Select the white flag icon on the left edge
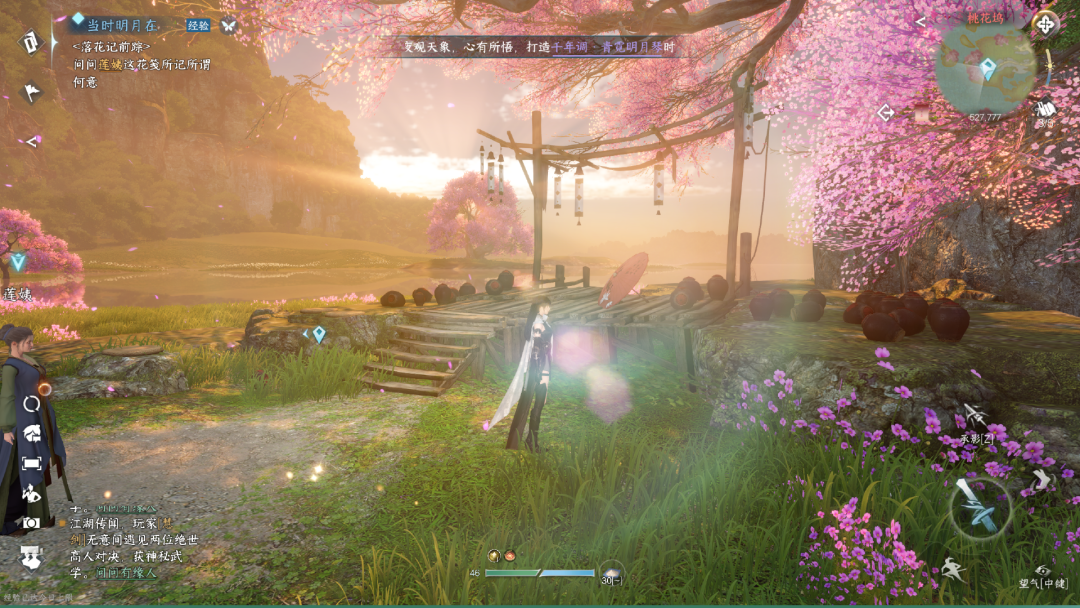The image size is (1080, 608). coord(31,93)
